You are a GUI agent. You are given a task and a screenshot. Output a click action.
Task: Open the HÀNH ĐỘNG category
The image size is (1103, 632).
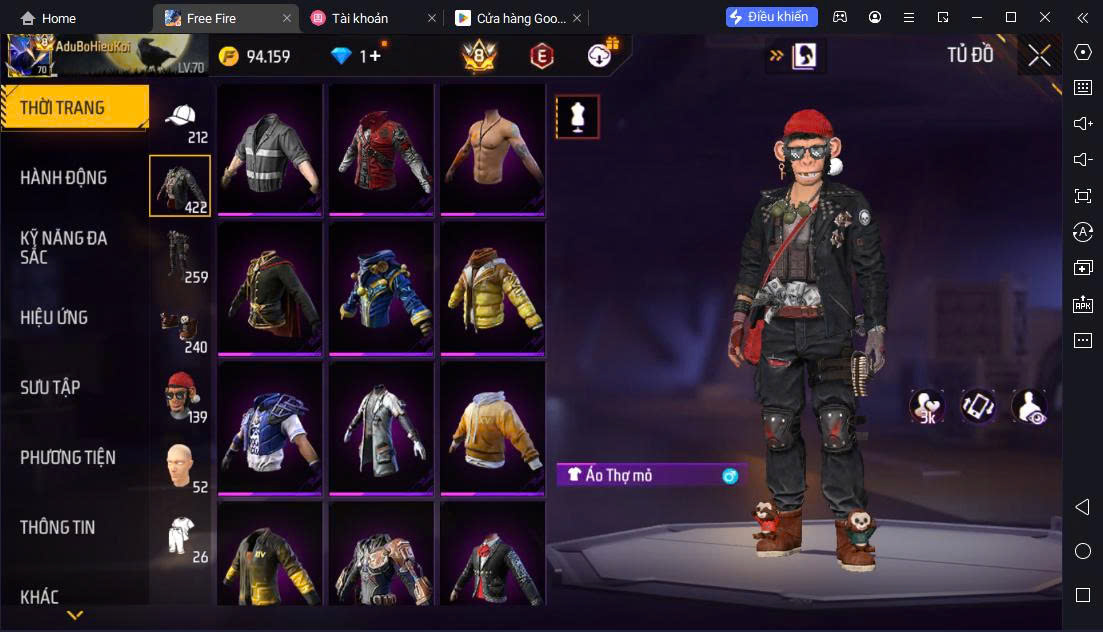64,178
